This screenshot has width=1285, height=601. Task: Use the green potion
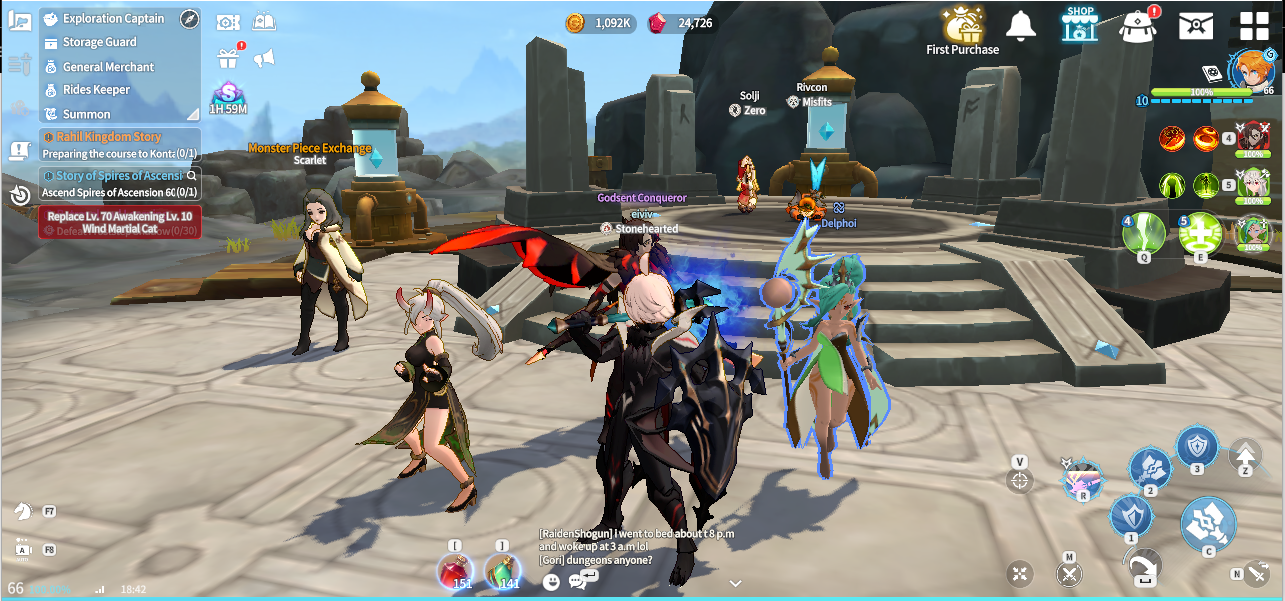(x=503, y=570)
